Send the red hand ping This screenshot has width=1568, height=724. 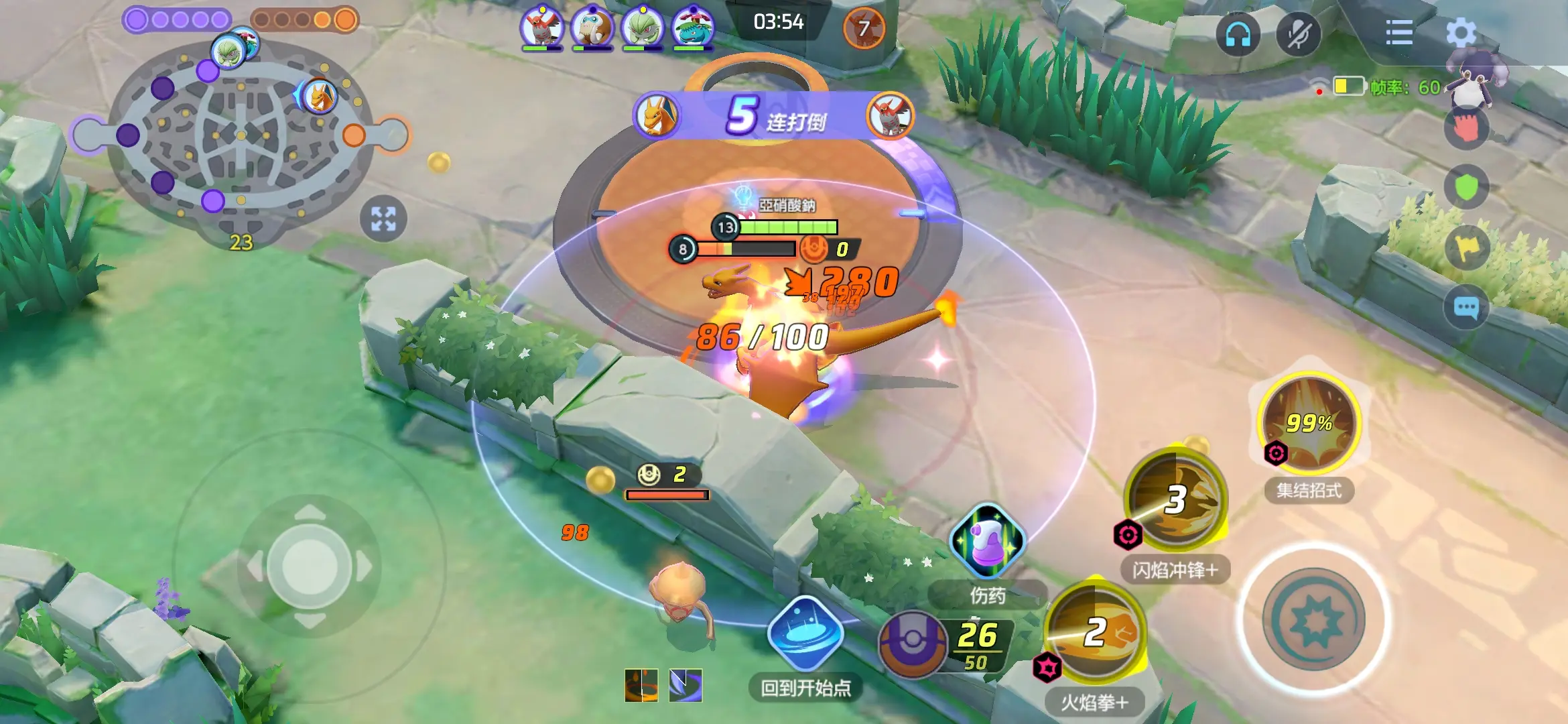[1466, 127]
